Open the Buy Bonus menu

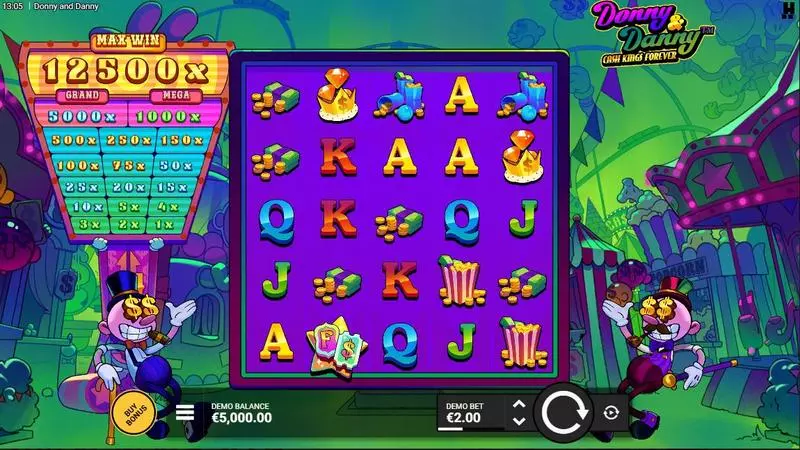pos(131,411)
